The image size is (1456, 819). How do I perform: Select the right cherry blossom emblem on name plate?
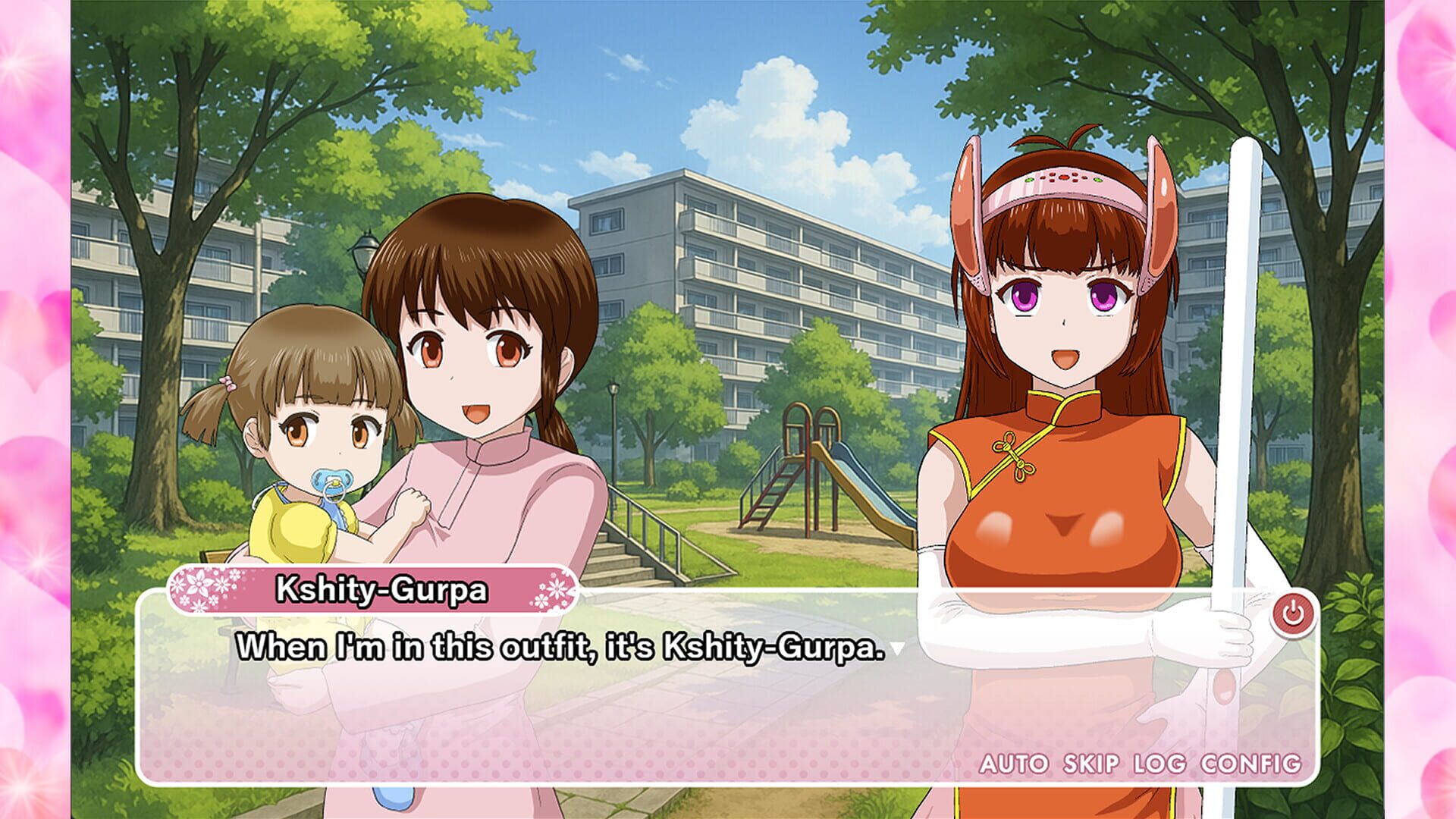tap(557, 588)
